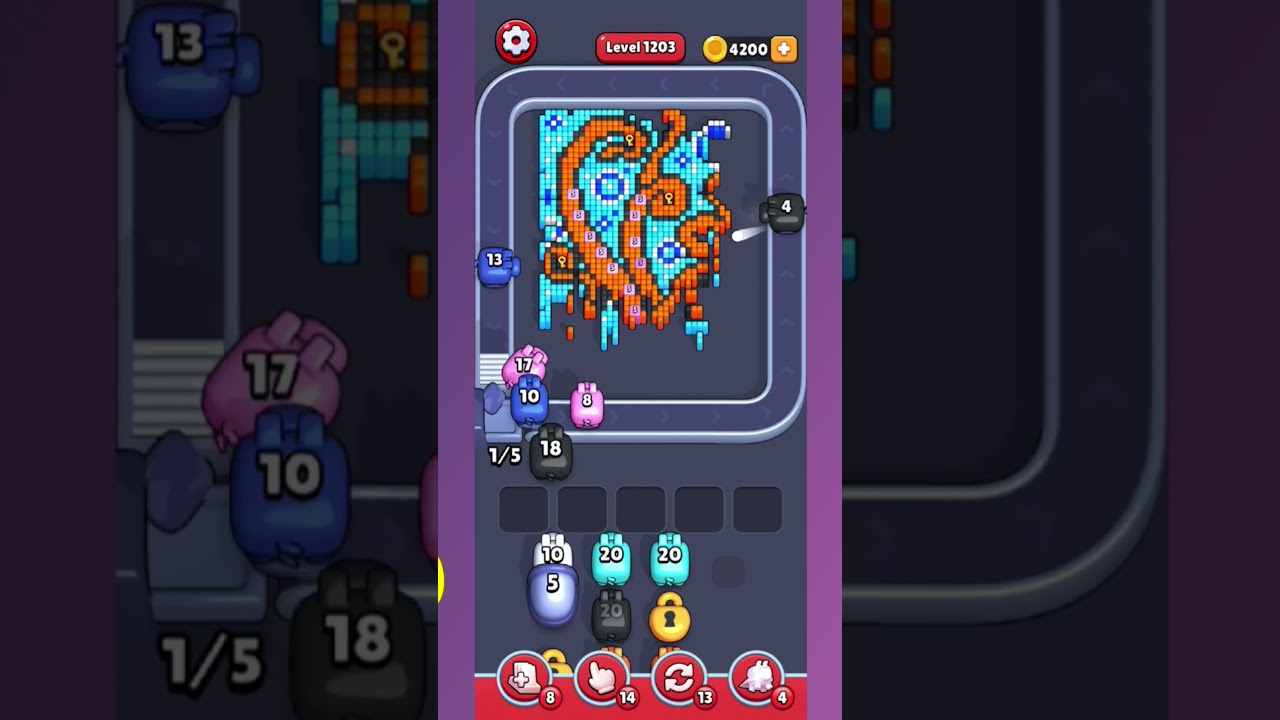The height and width of the screenshot is (720, 1280).
Task: Tap the golden padlock on the locked bullet
Action: (x=670, y=620)
